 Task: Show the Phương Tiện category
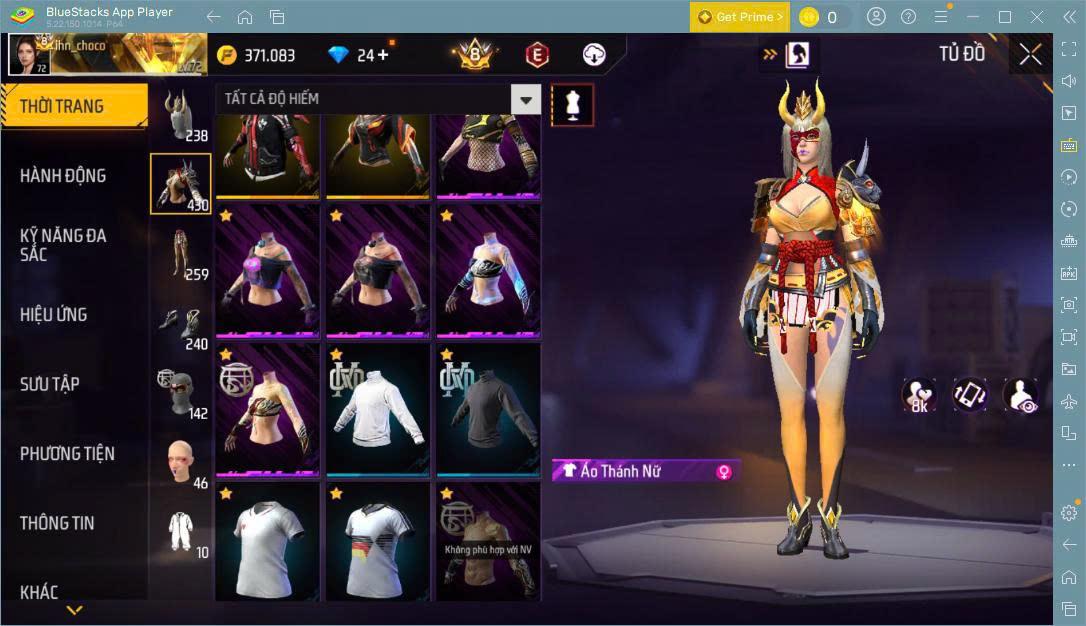click(x=67, y=454)
